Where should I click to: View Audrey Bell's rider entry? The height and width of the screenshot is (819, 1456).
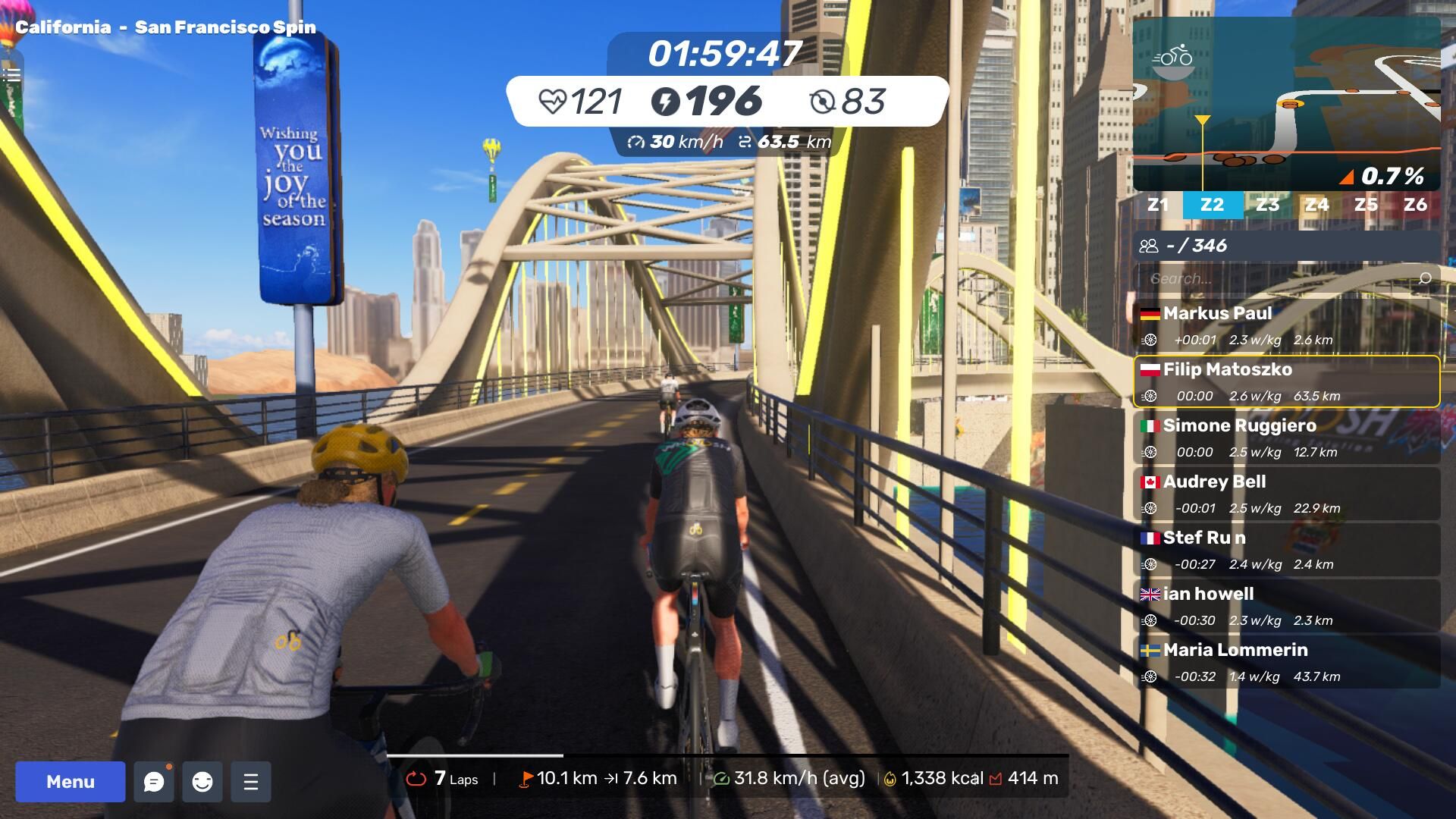[x=1286, y=494]
